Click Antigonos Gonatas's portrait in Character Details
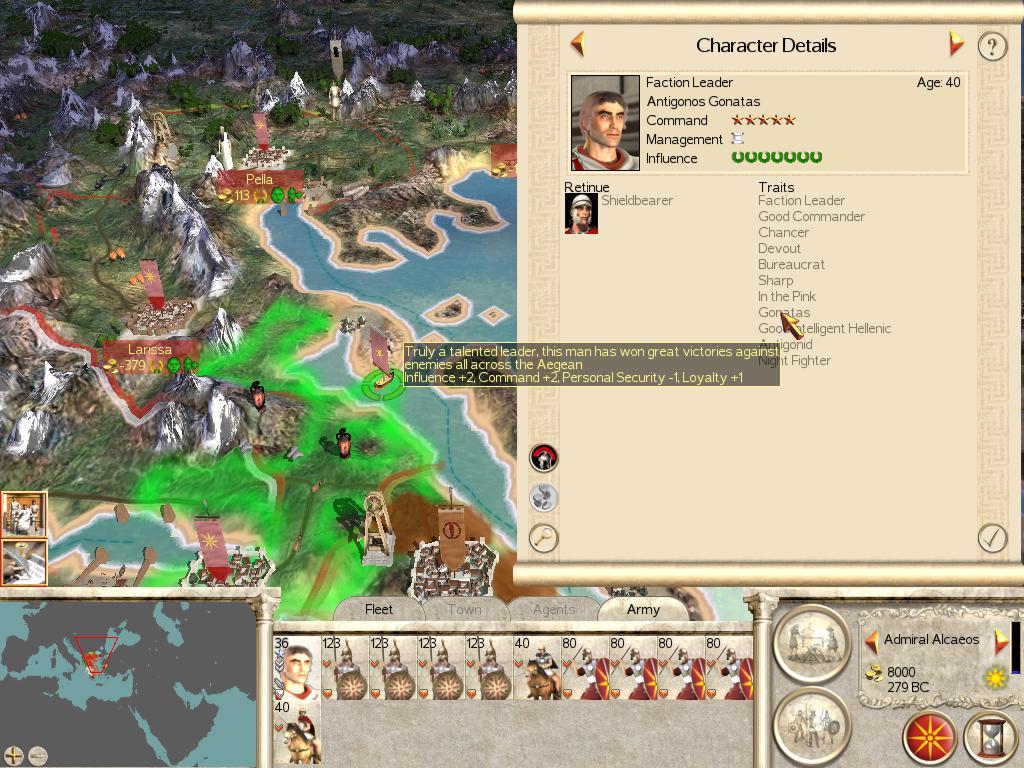Screen dimensions: 1024x768 click(x=605, y=123)
